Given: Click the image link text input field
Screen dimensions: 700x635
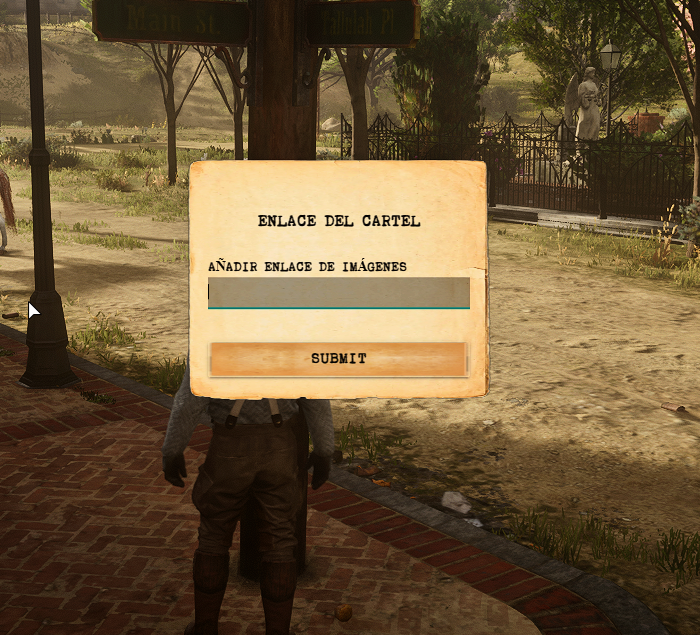Looking at the screenshot, I should (x=338, y=293).
